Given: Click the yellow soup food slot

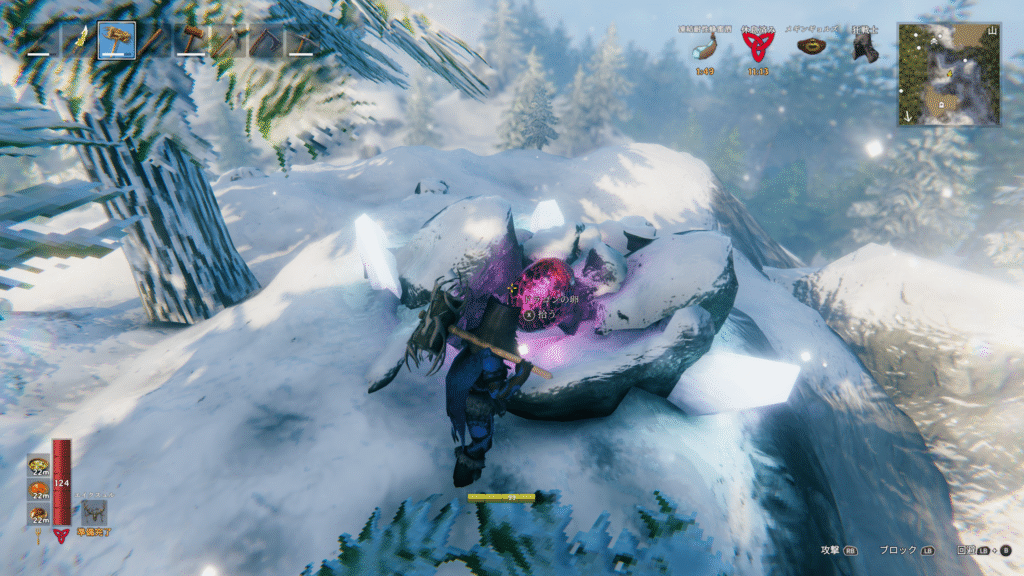Looking at the screenshot, I should click(x=38, y=467).
